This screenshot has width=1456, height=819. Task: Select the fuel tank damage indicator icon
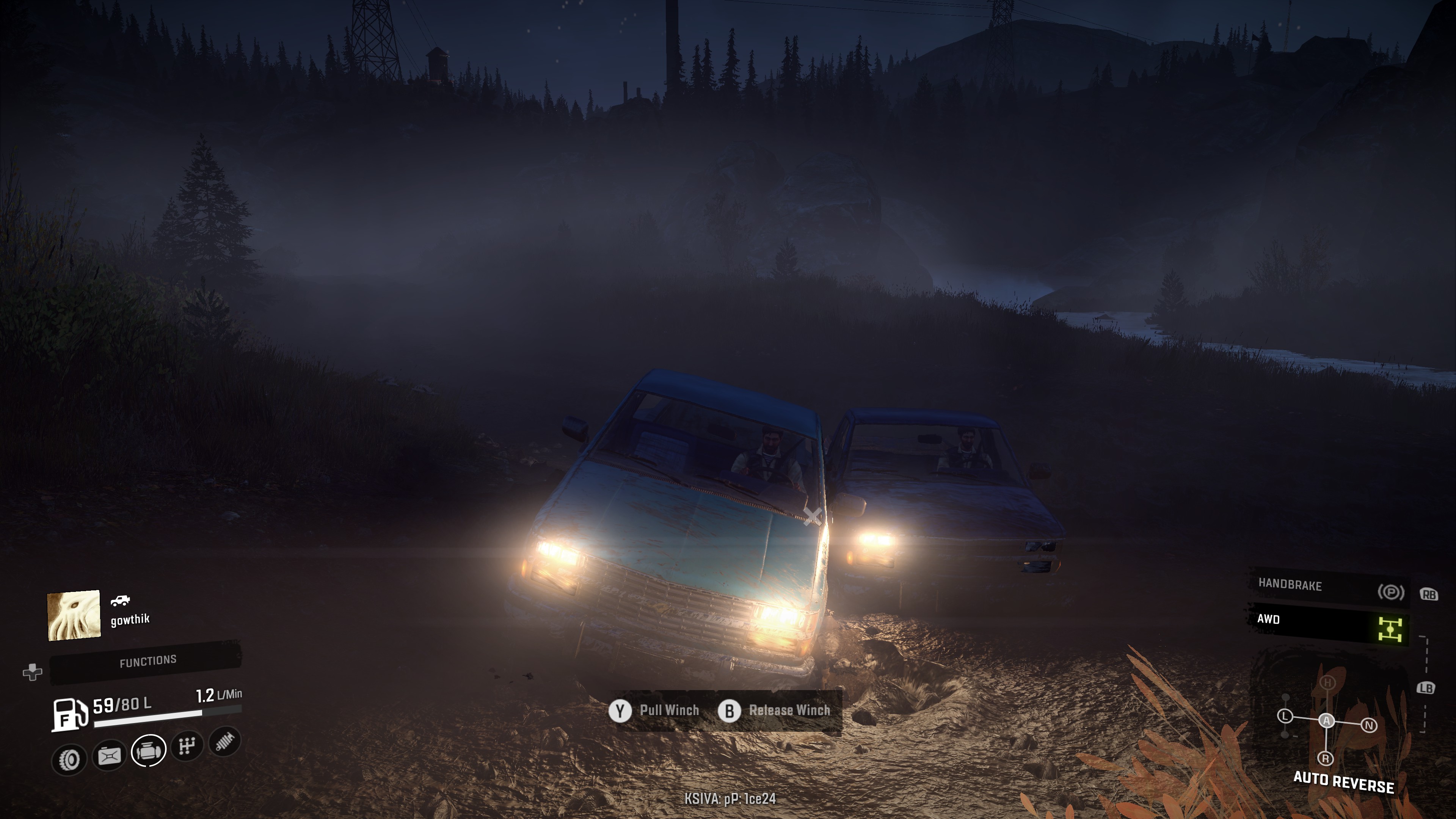(x=109, y=755)
